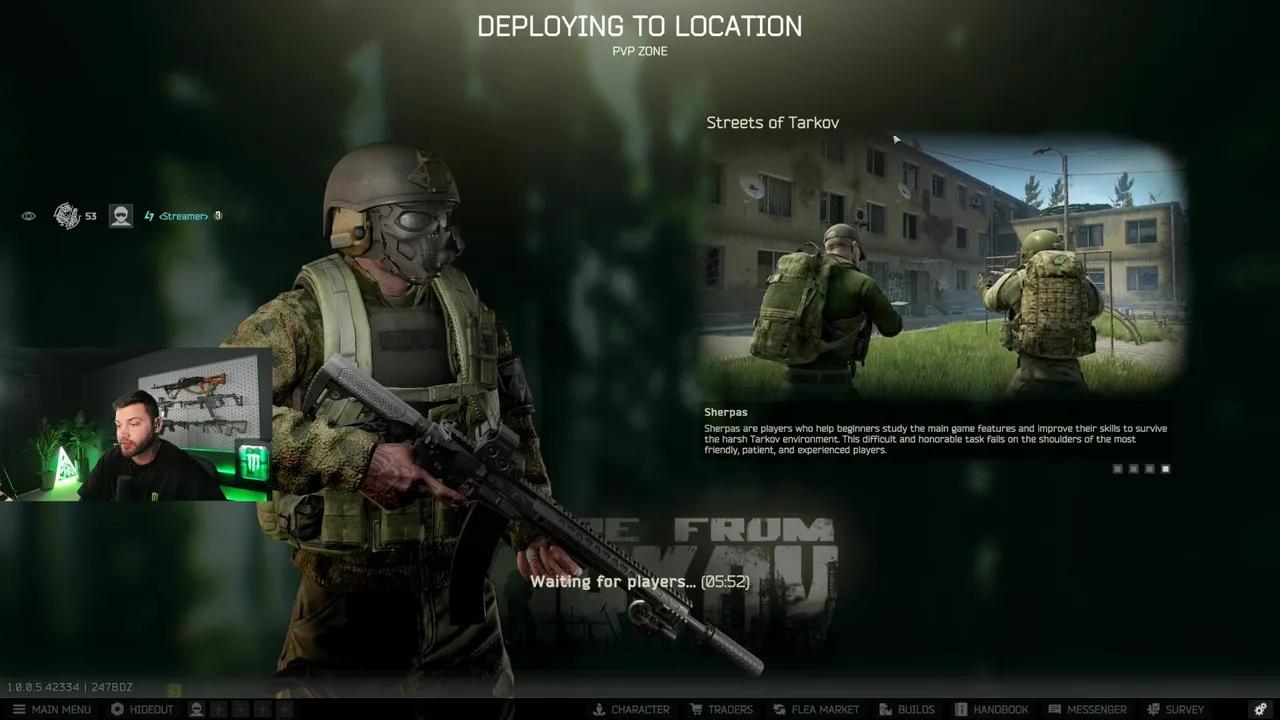The width and height of the screenshot is (1280, 720).
Task: Open the Survey from the bottom bar
Action: coord(1176,709)
